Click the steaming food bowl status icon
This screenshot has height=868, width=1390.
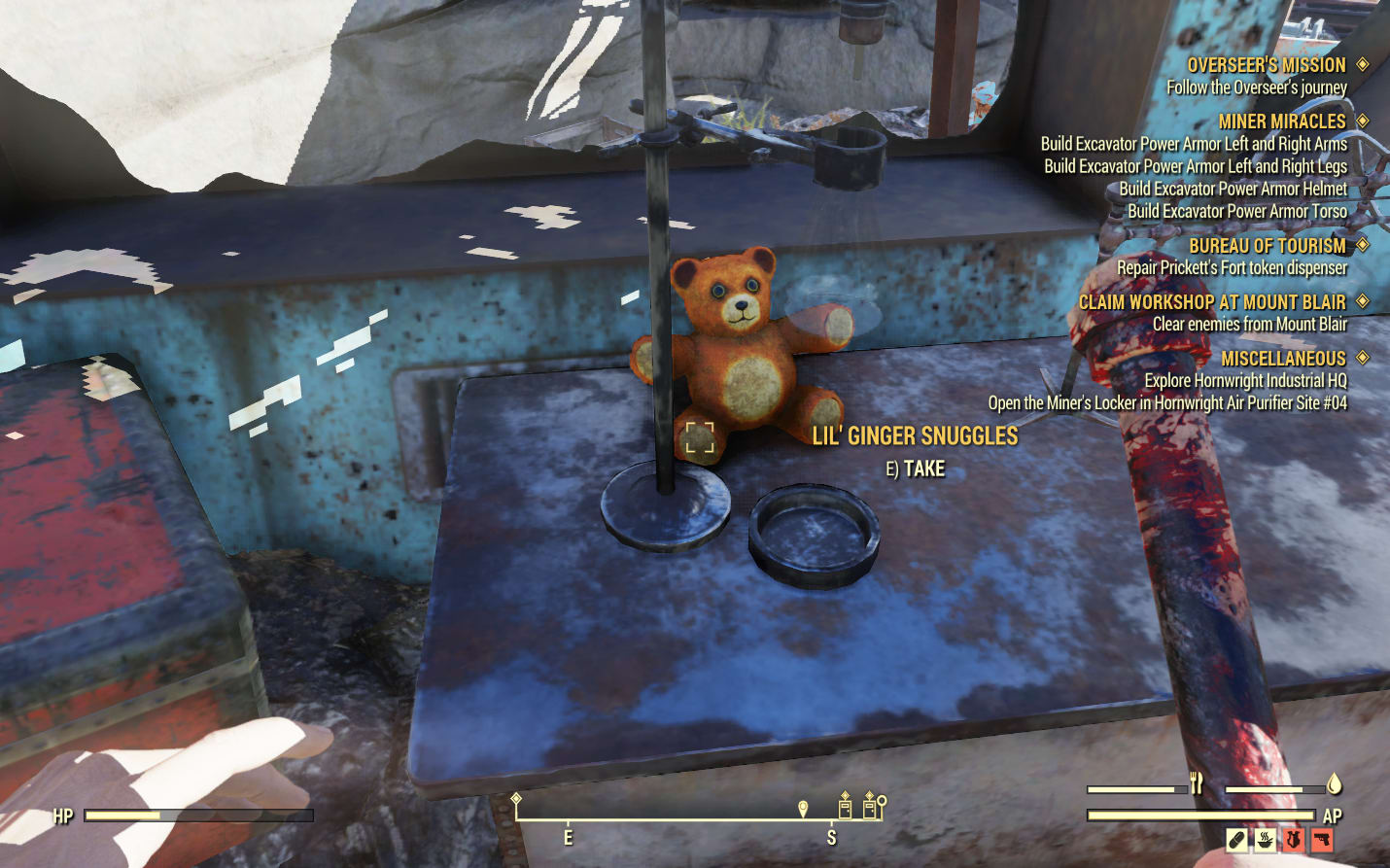coord(1265,839)
